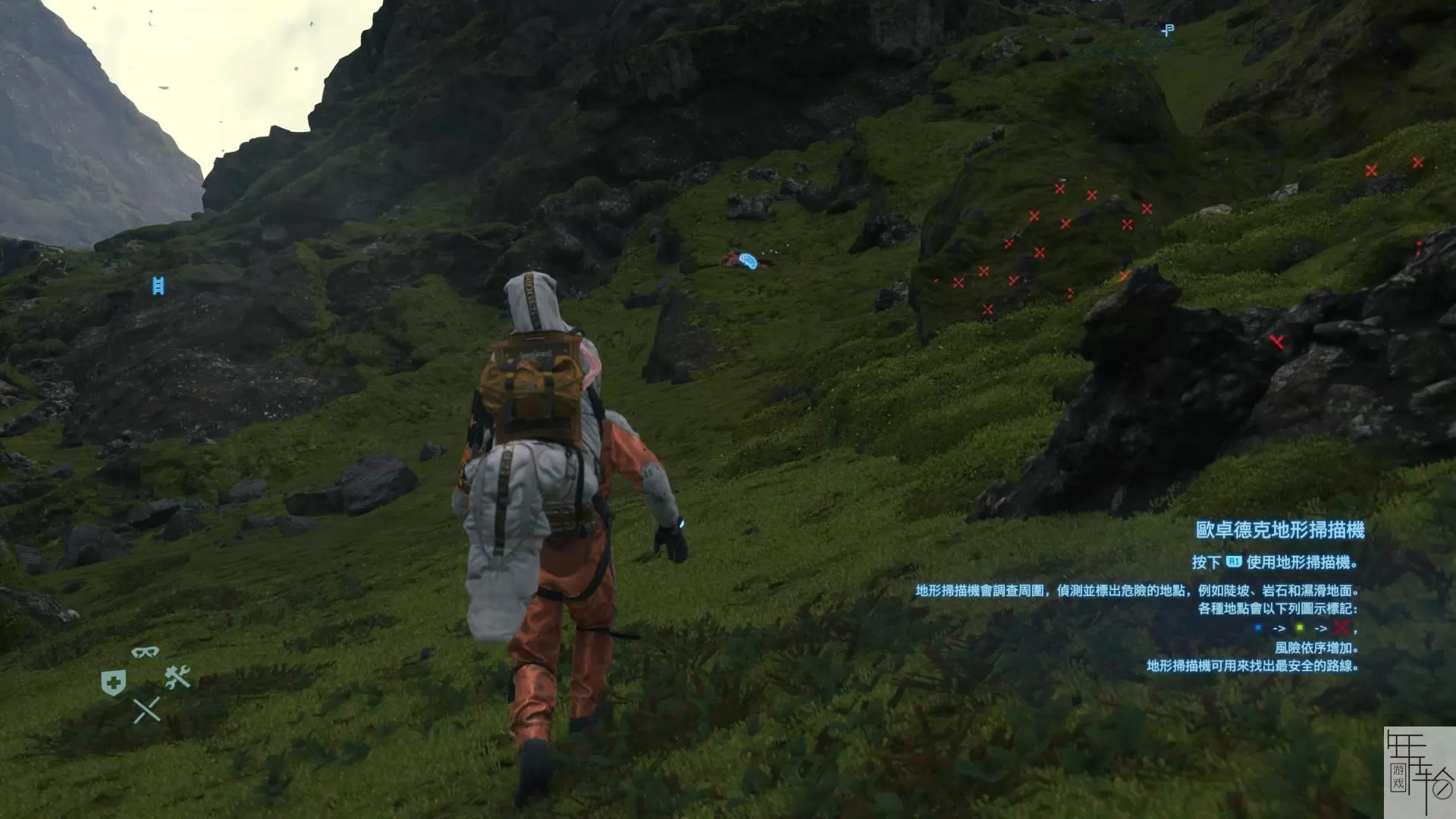Toggle the blue low-risk square in the scanner legend
This screenshot has width=1456, height=819.
point(1258,628)
